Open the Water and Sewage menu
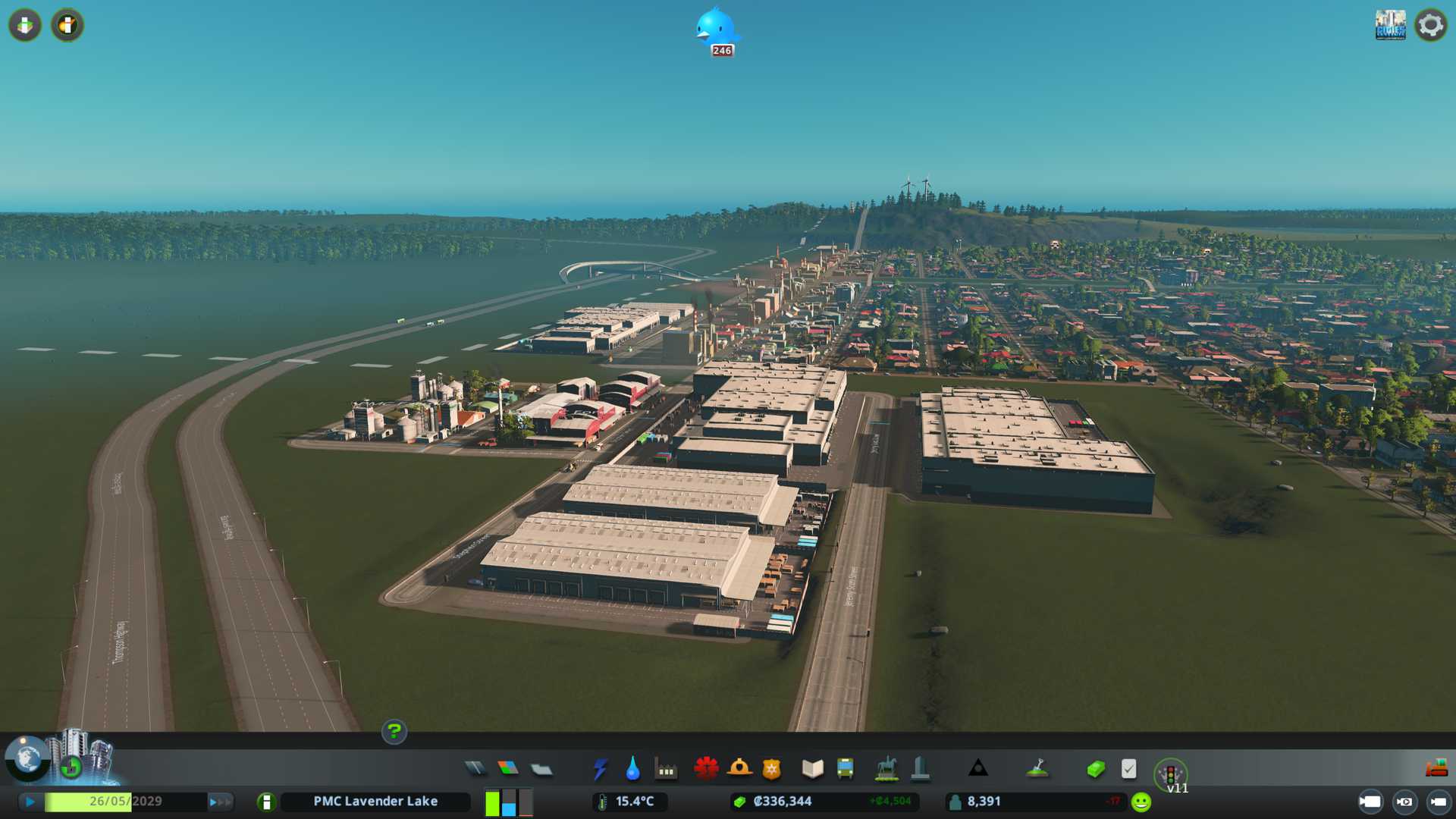Screen dimensions: 1456x819 [x=632, y=769]
